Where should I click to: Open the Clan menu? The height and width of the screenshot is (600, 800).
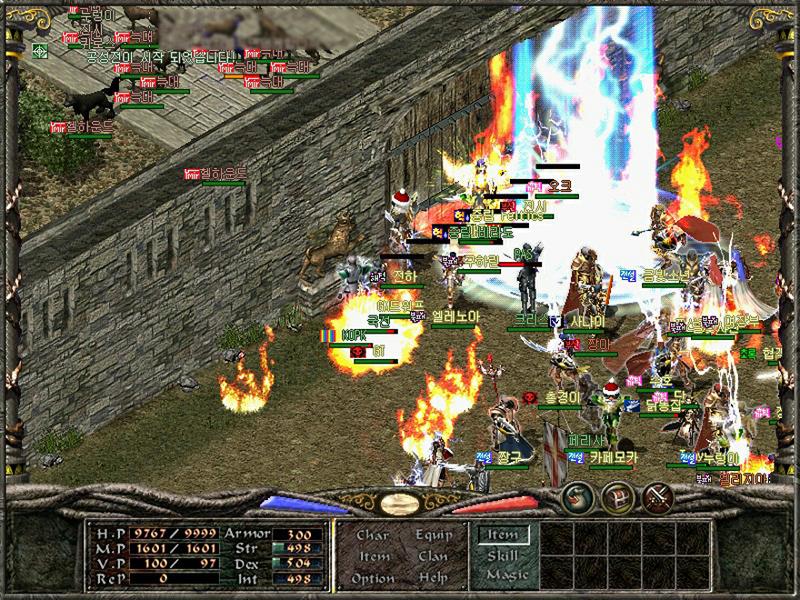tap(433, 557)
